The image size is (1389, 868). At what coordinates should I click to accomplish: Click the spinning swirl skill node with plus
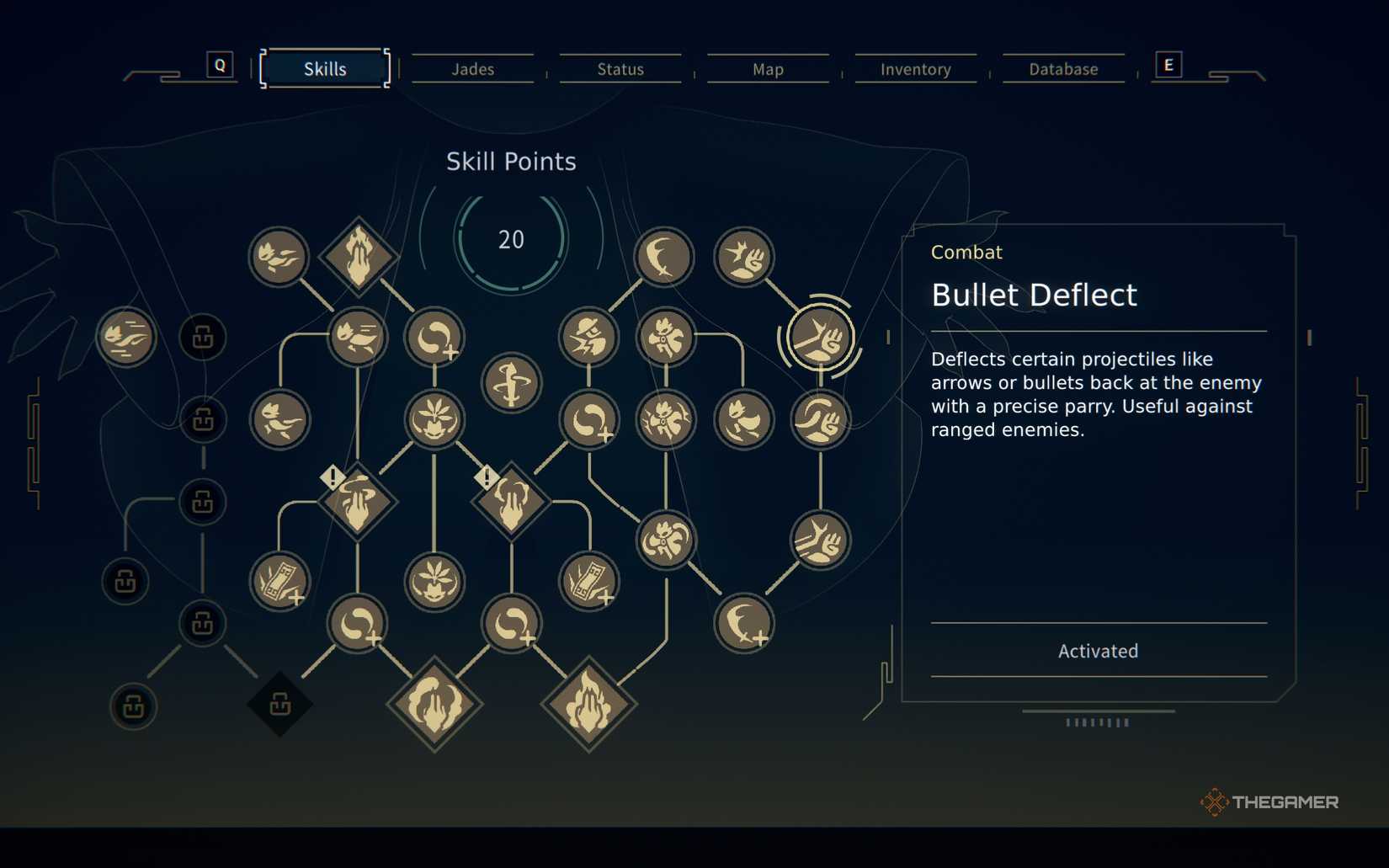click(x=359, y=625)
